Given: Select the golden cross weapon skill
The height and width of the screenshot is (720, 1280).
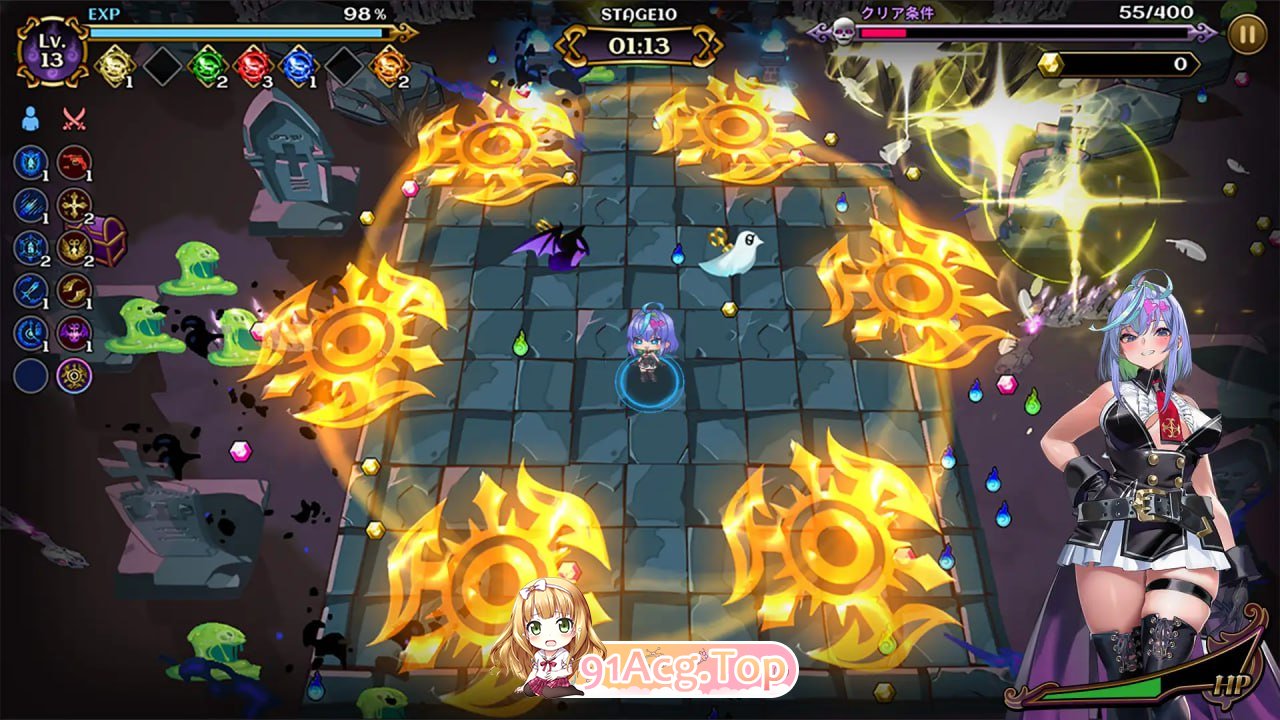Looking at the screenshot, I should [74, 205].
